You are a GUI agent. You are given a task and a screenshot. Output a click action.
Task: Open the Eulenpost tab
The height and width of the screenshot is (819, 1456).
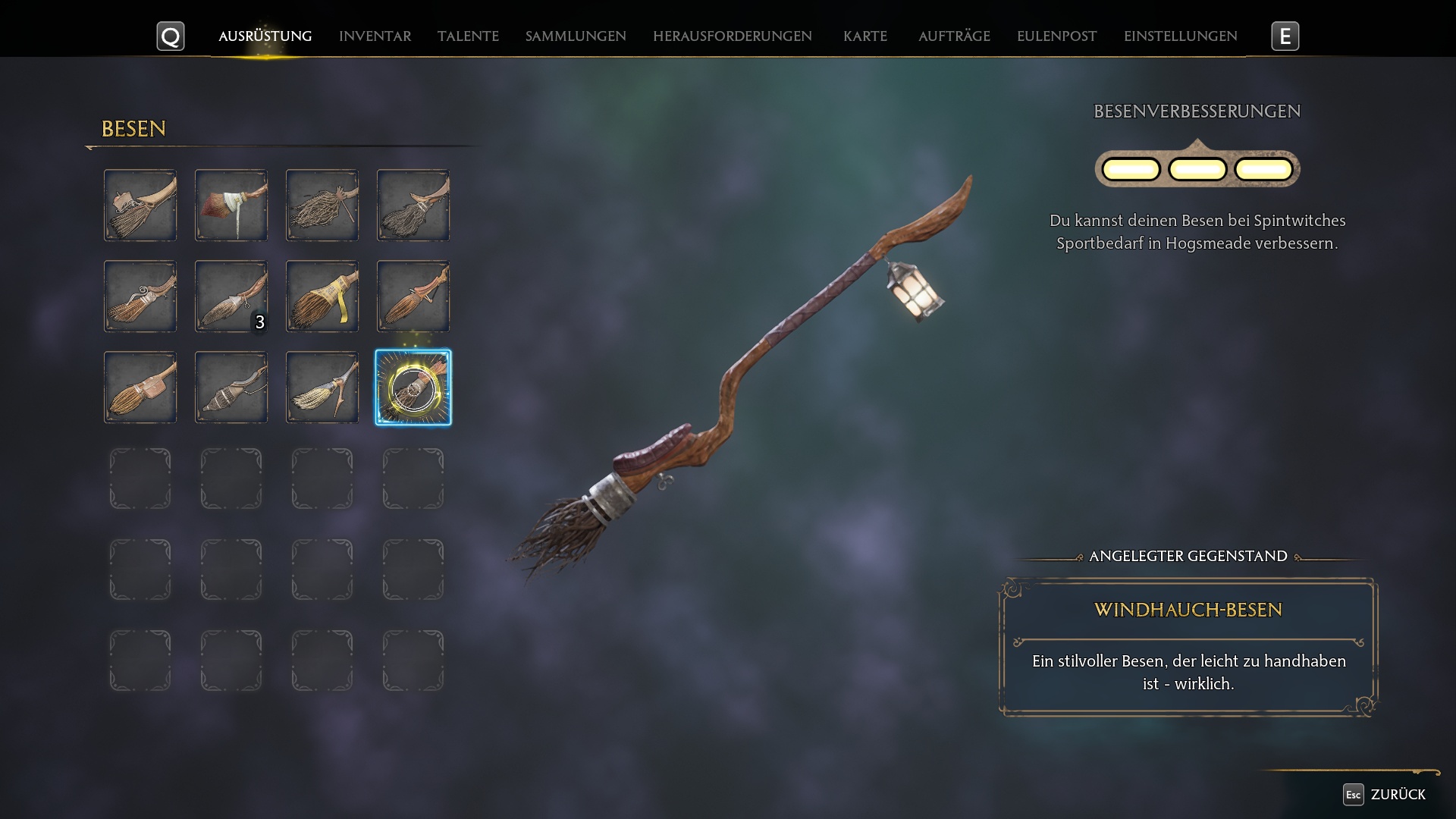point(1056,36)
